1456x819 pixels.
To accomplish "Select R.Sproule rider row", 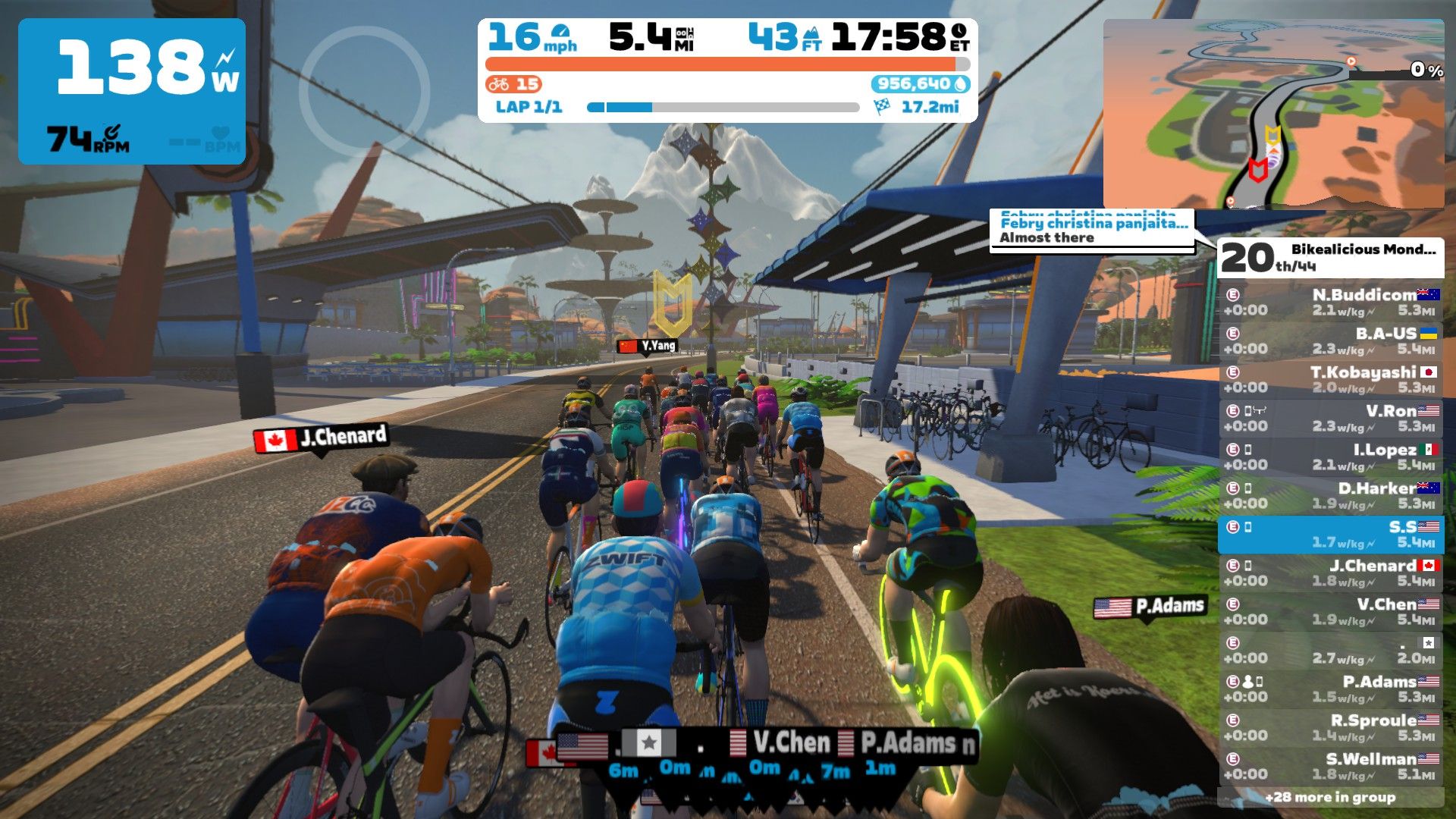I will click(1331, 727).
